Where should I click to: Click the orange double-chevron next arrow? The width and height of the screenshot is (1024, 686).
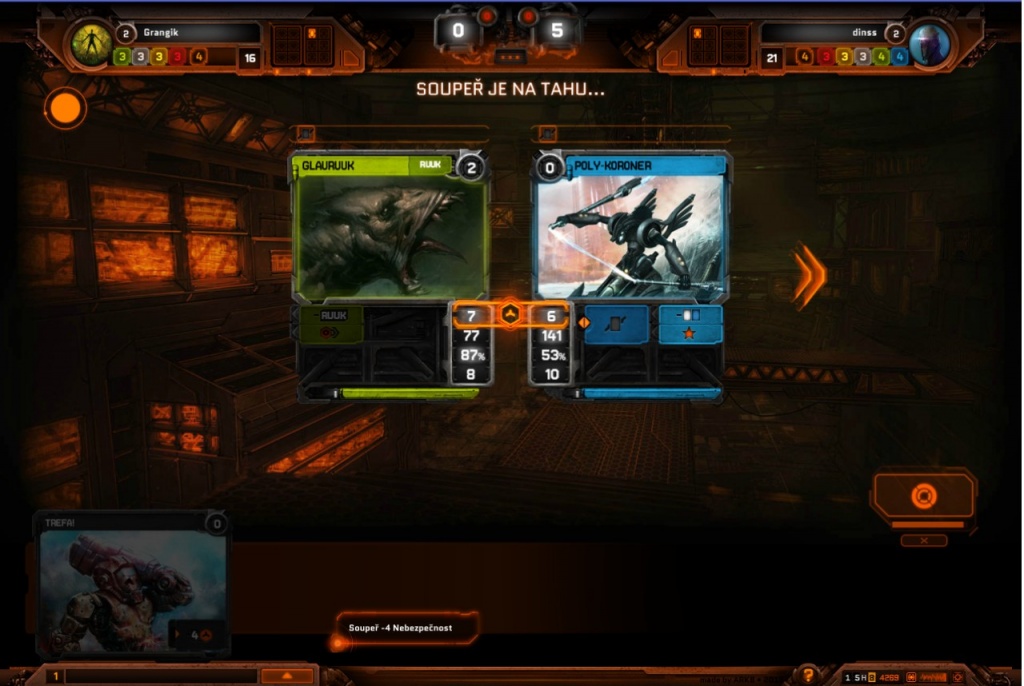809,275
